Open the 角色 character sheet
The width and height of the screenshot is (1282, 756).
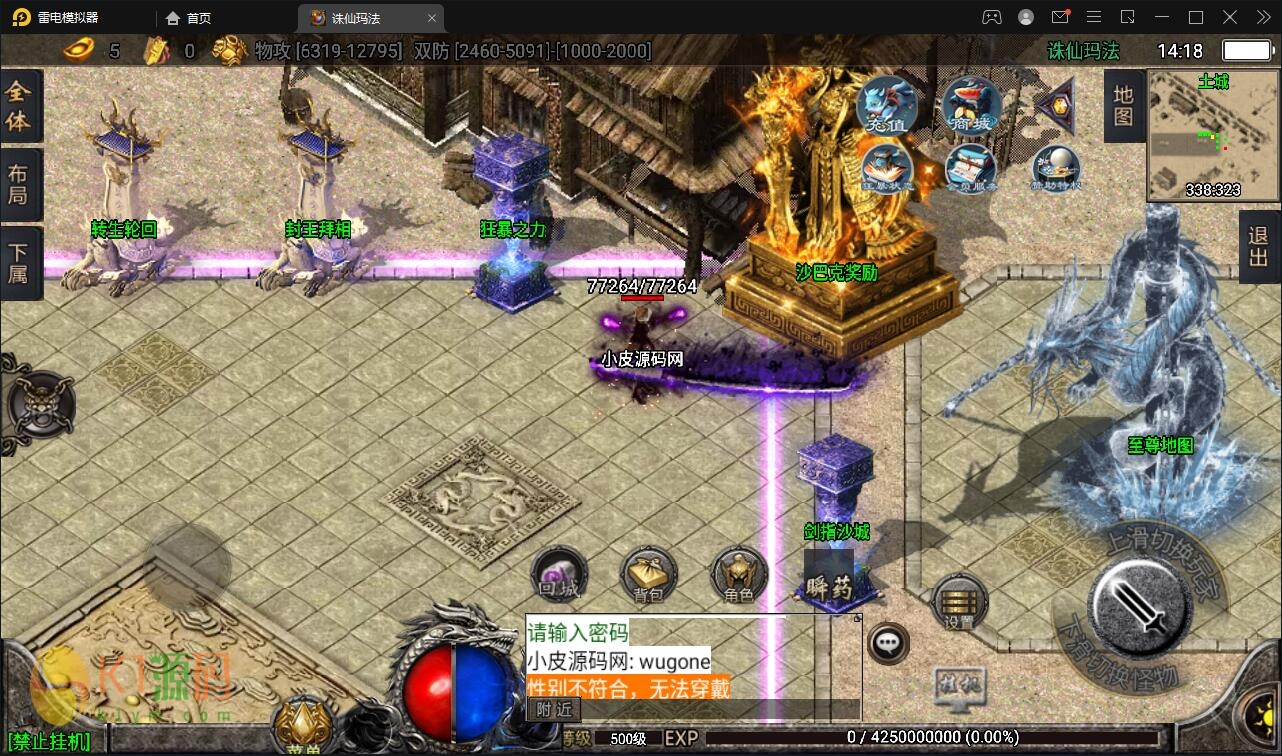[x=738, y=577]
